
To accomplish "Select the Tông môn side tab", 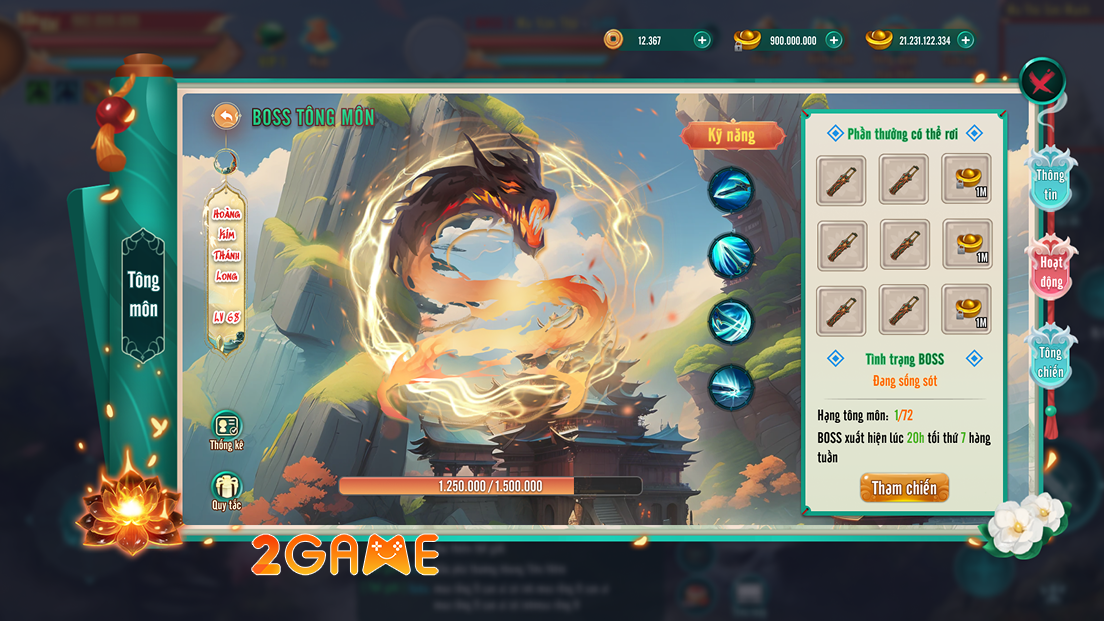I will pos(143,294).
